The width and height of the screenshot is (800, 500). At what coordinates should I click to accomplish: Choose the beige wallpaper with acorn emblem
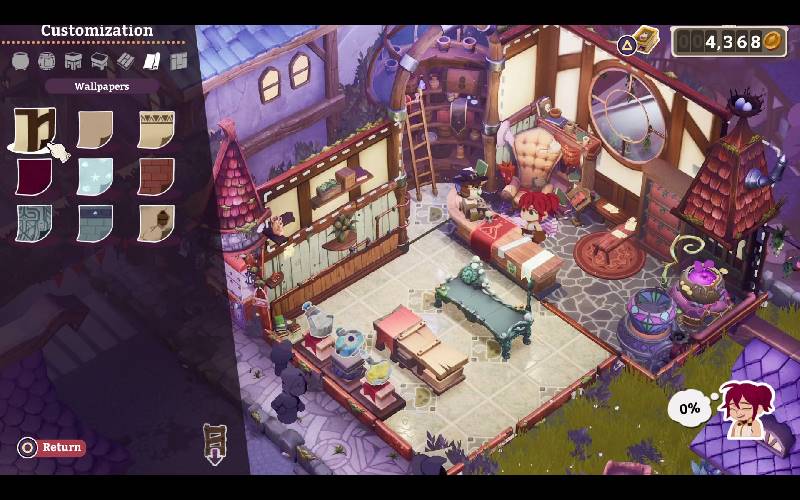click(156, 223)
